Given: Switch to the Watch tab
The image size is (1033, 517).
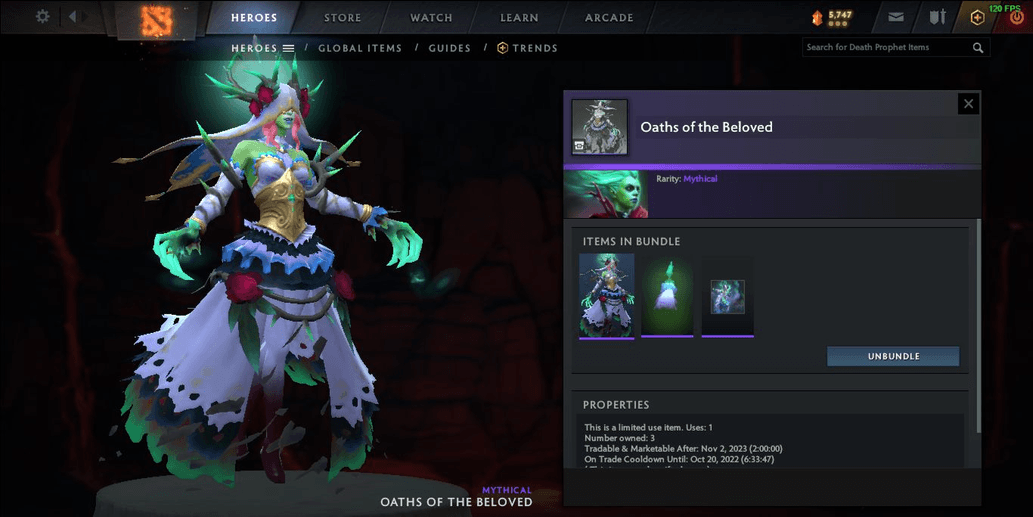Looking at the screenshot, I should [x=431, y=18].
